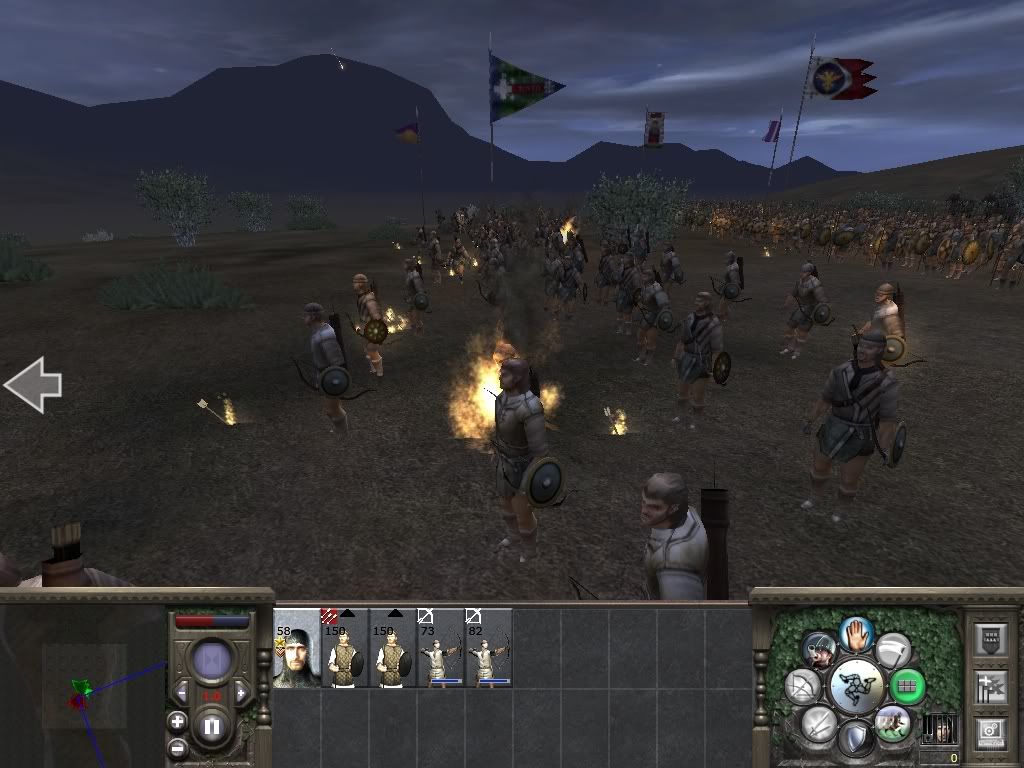Image resolution: width=1024 pixels, height=768 pixels.
Task: Open the faction shield button
Action: 990,640
